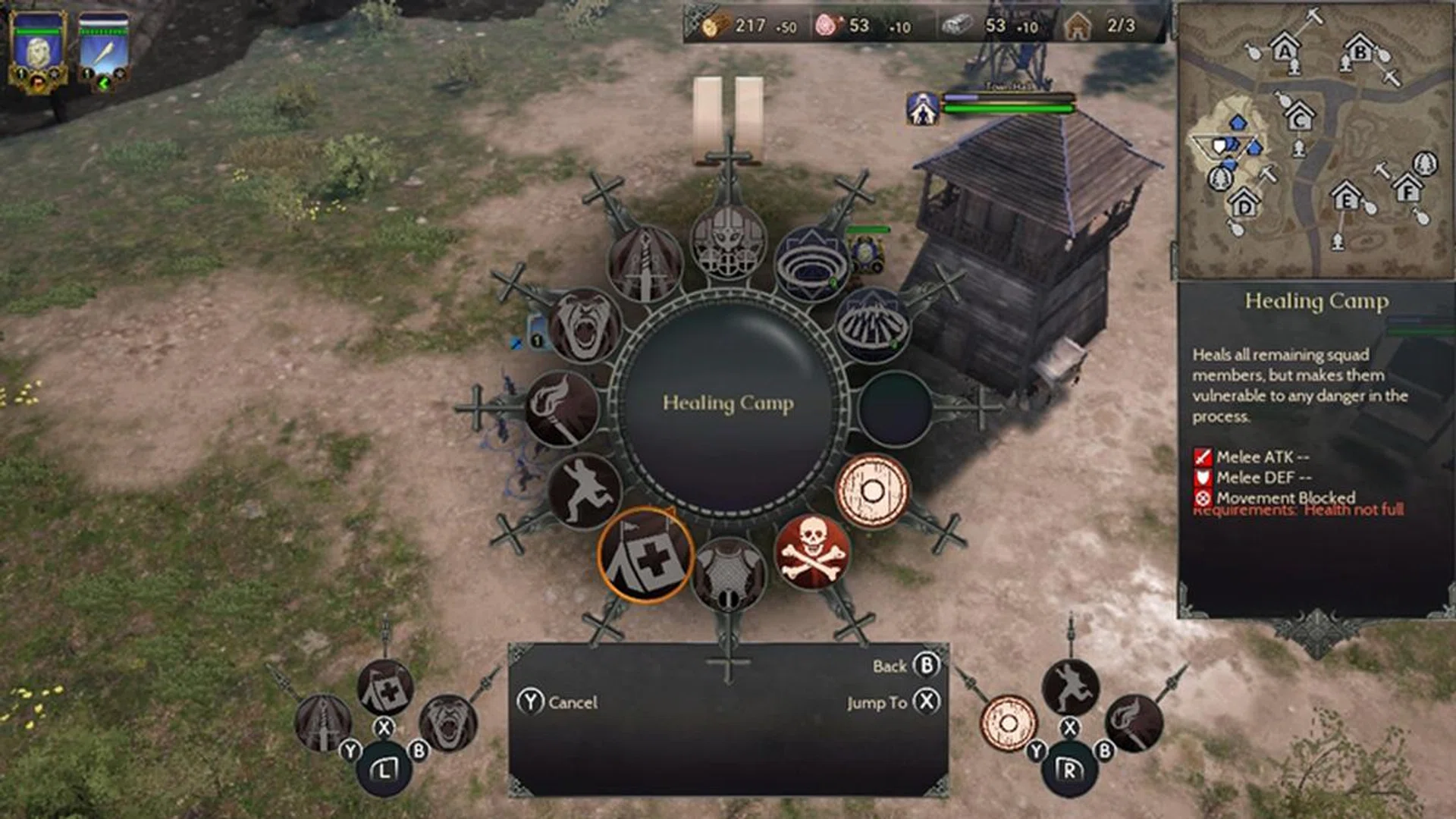This screenshot has height=819, width=1456.
Task: Choose the roaring bear war cry ability
Action: coord(584,323)
